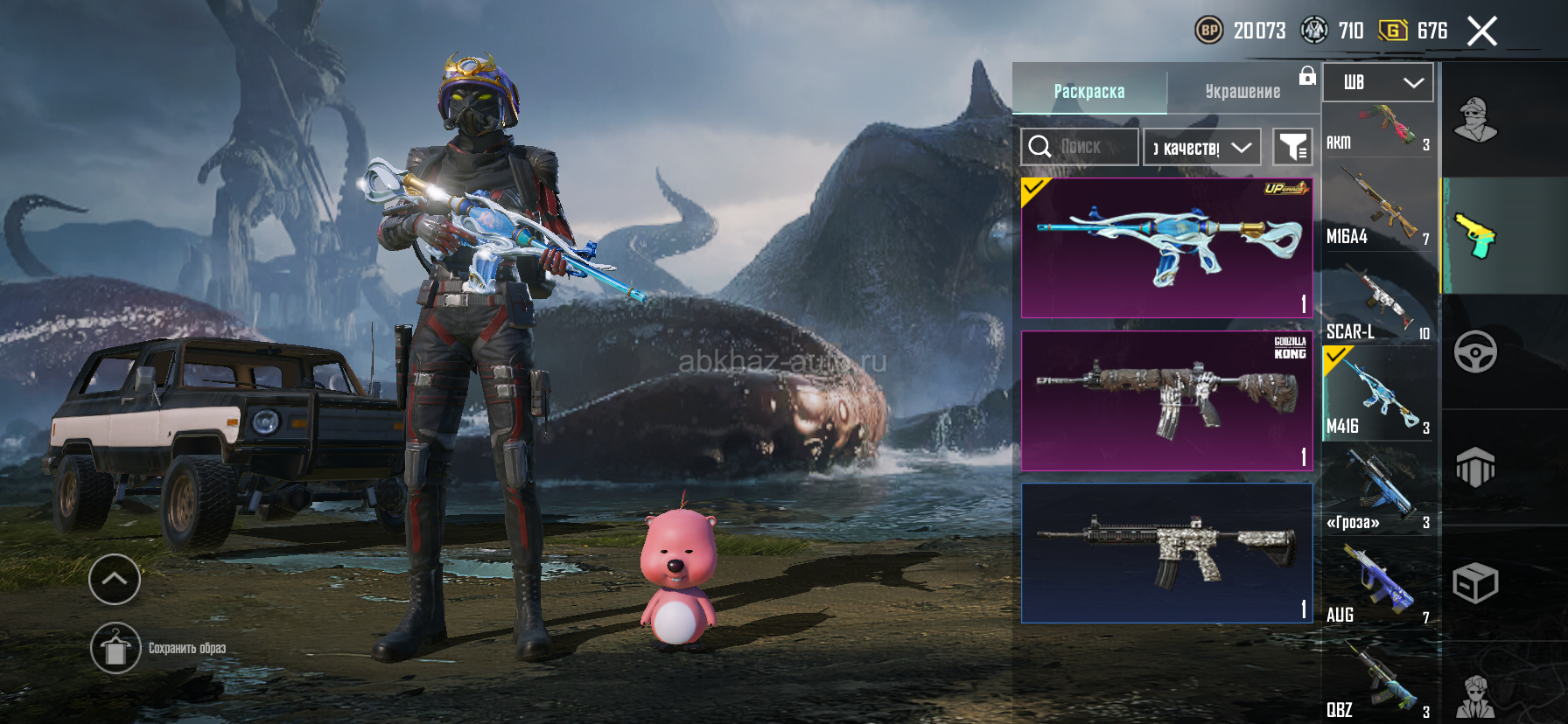Select AKM in the weapon list
1568x724 pixels.
1378,129
